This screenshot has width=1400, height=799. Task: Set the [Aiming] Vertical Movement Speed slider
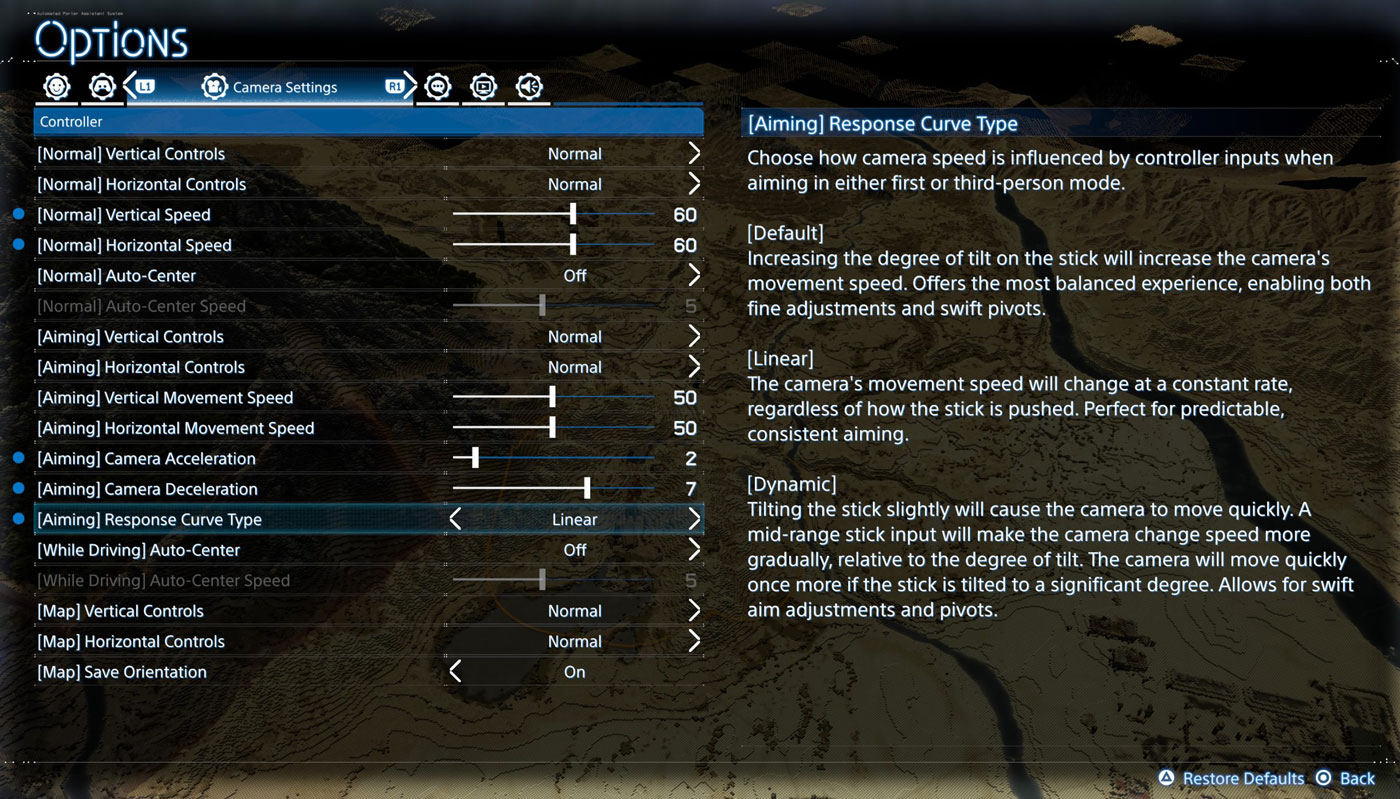coord(552,398)
